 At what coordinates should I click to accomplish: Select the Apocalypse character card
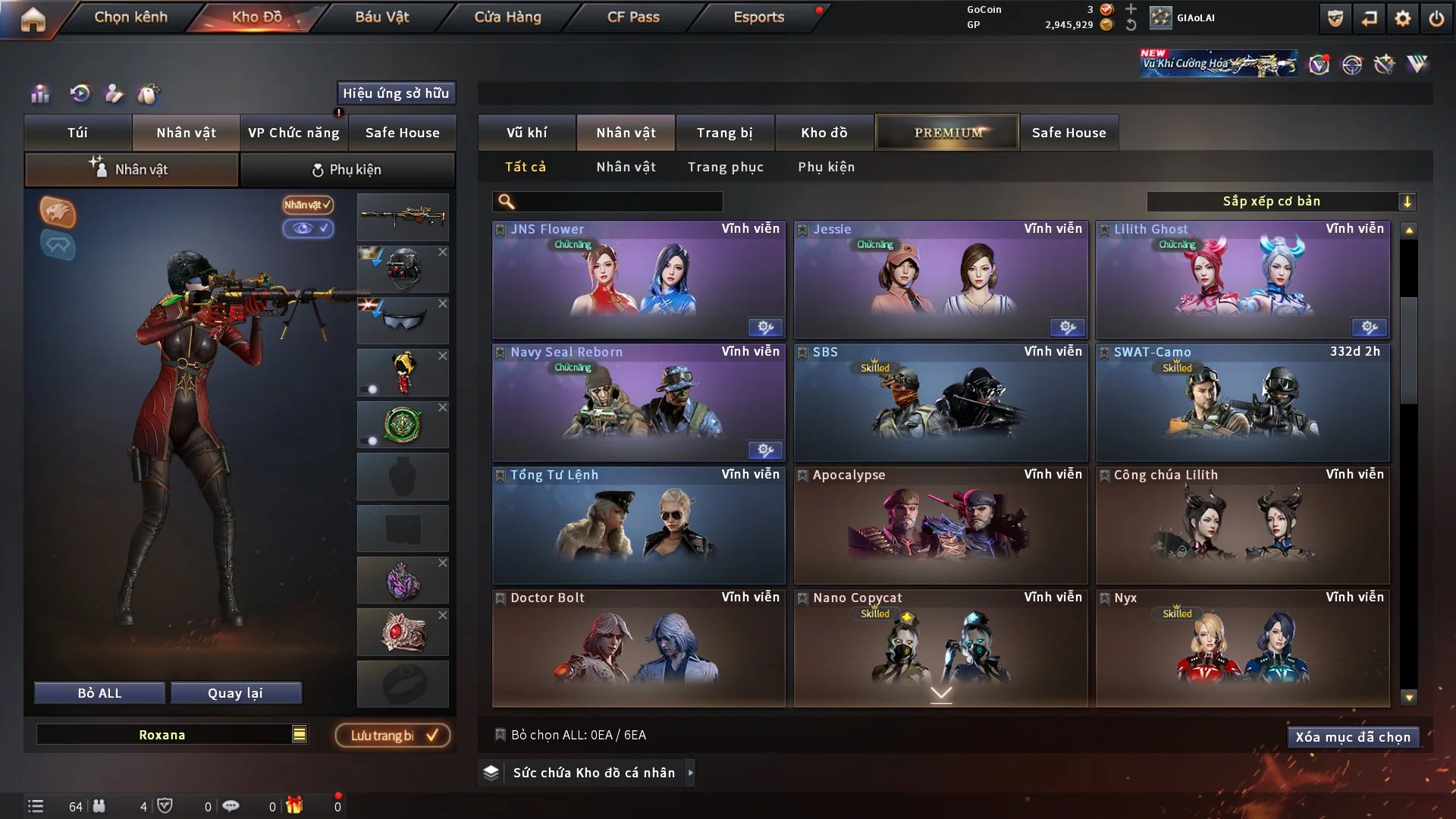[940, 526]
